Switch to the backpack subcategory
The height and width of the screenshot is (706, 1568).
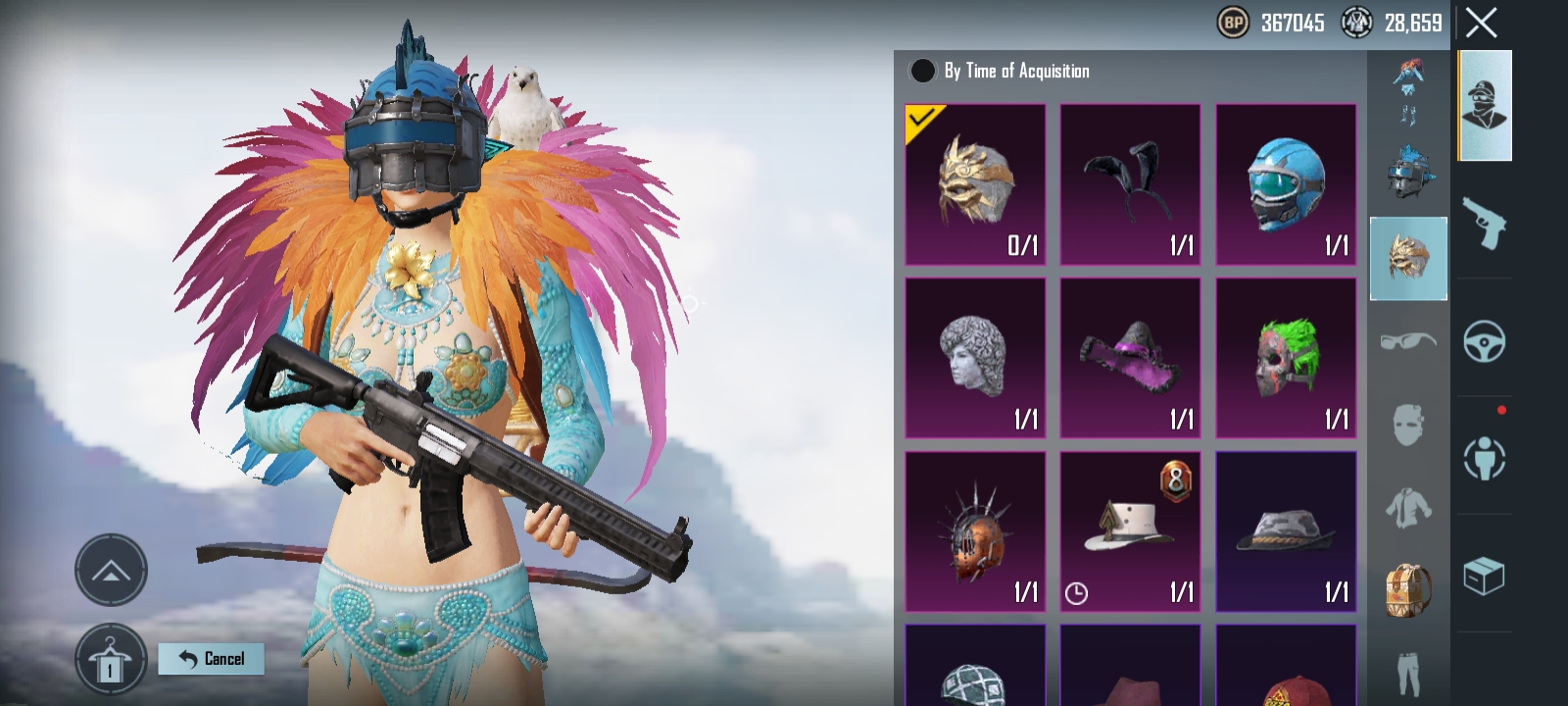click(1407, 590)
